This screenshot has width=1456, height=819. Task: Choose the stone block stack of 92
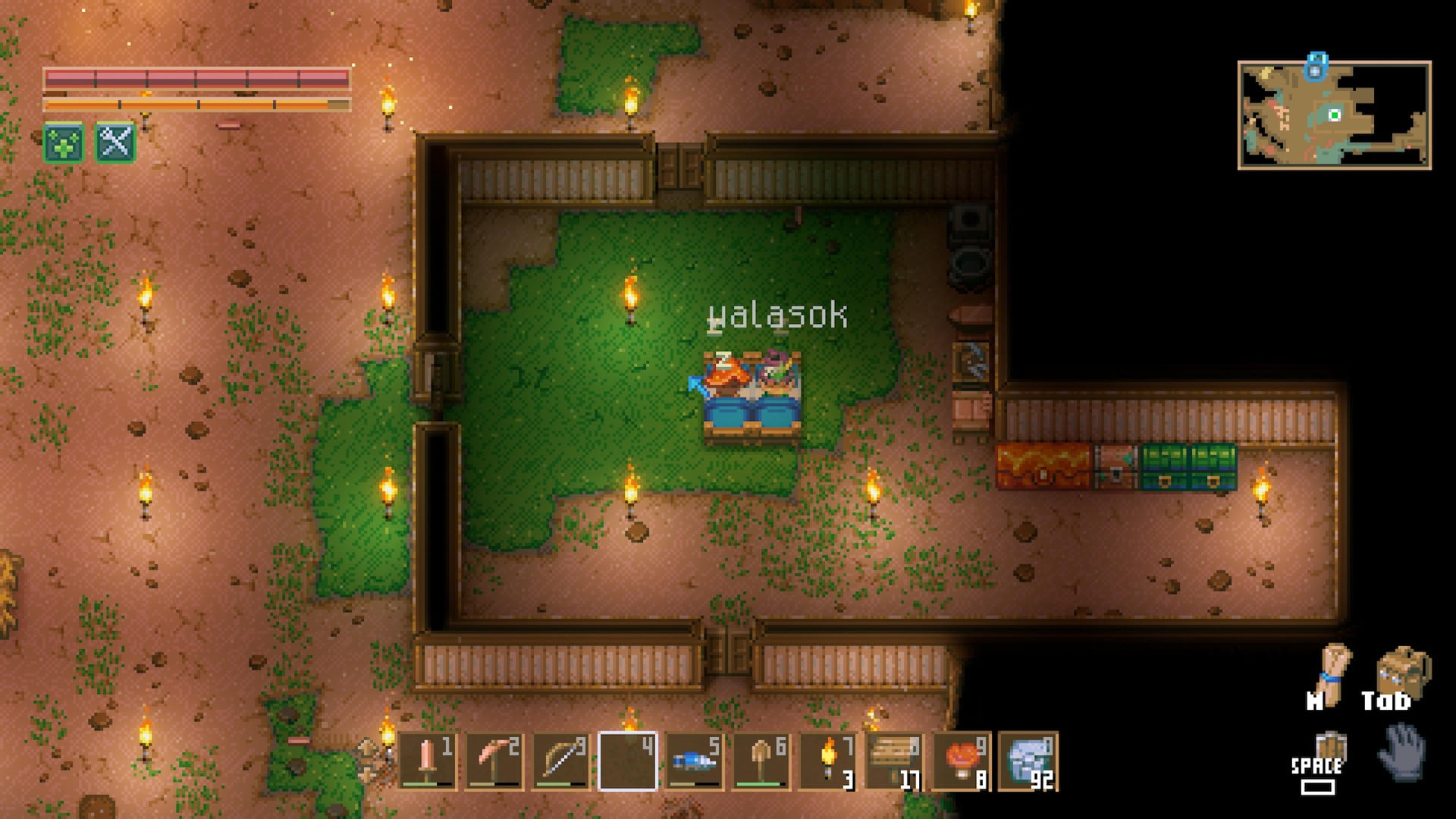point(1028,761)
